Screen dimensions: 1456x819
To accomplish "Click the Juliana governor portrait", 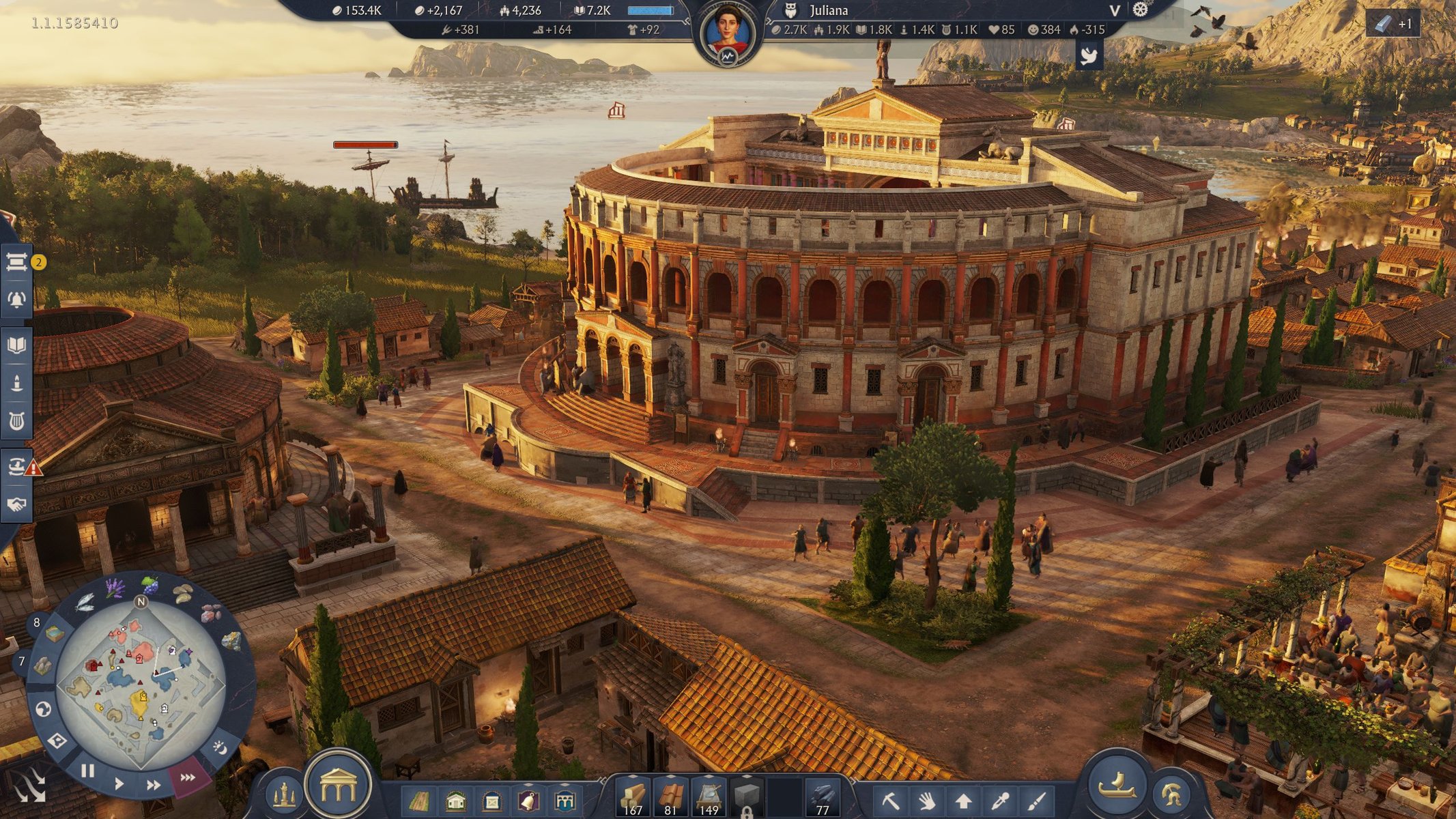I will click(x=727, y=32).
